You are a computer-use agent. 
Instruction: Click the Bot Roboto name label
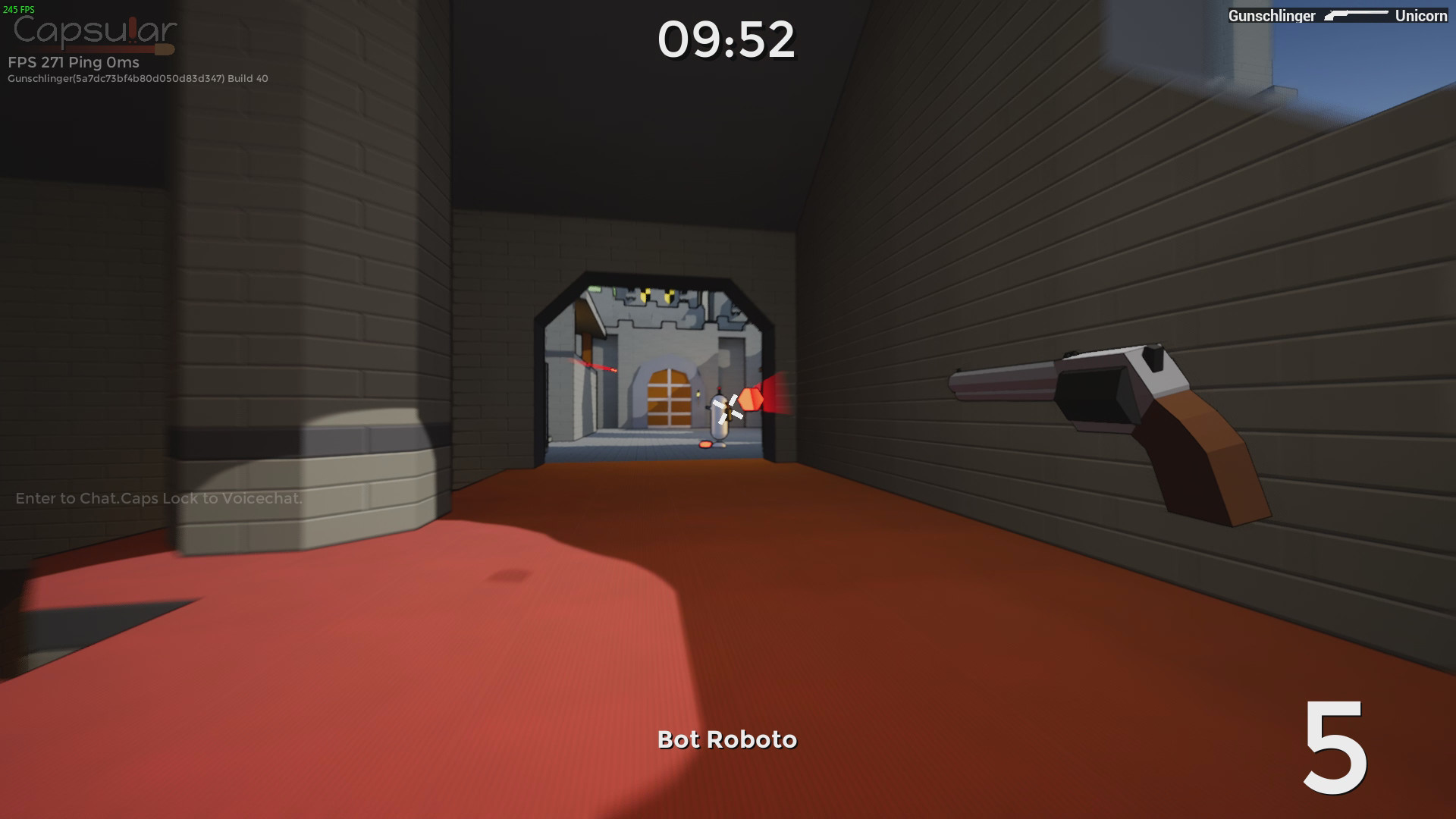coord(727,739)
